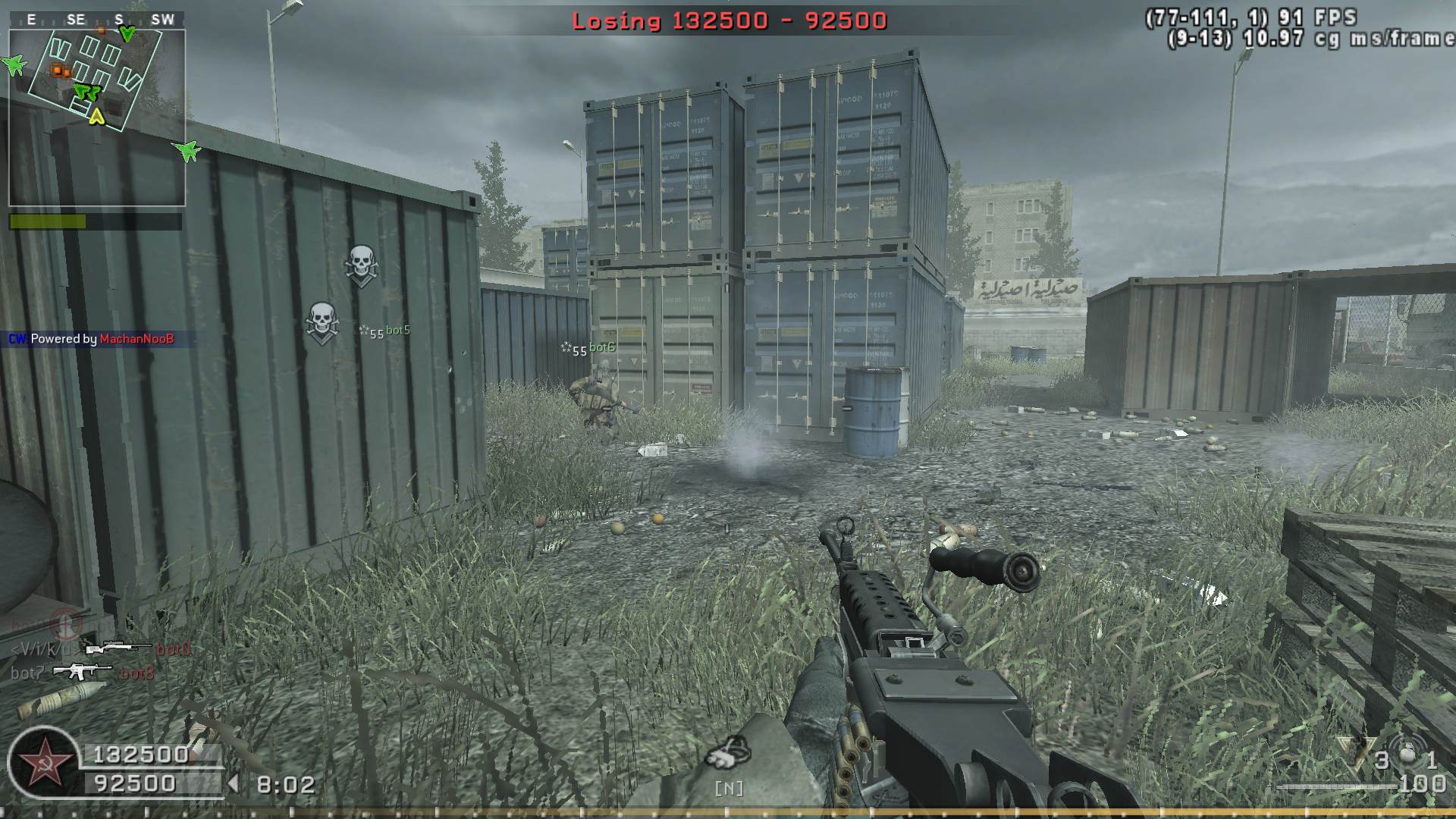Screen dimensions: 1456x819
Task: Click the bot7 killed bot8 killfeed entry
Action: 83,673
